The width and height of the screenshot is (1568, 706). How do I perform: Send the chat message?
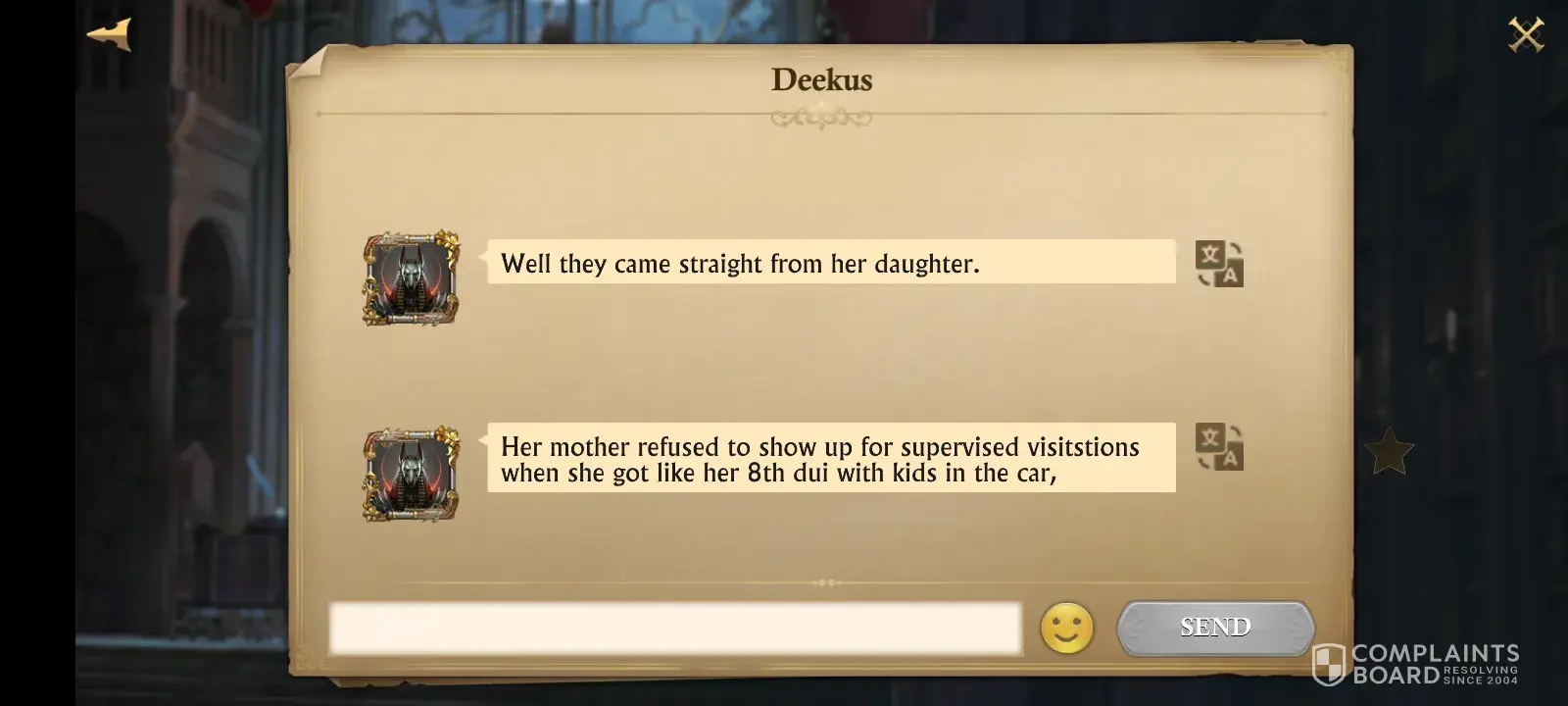(x=1215, y=628)
